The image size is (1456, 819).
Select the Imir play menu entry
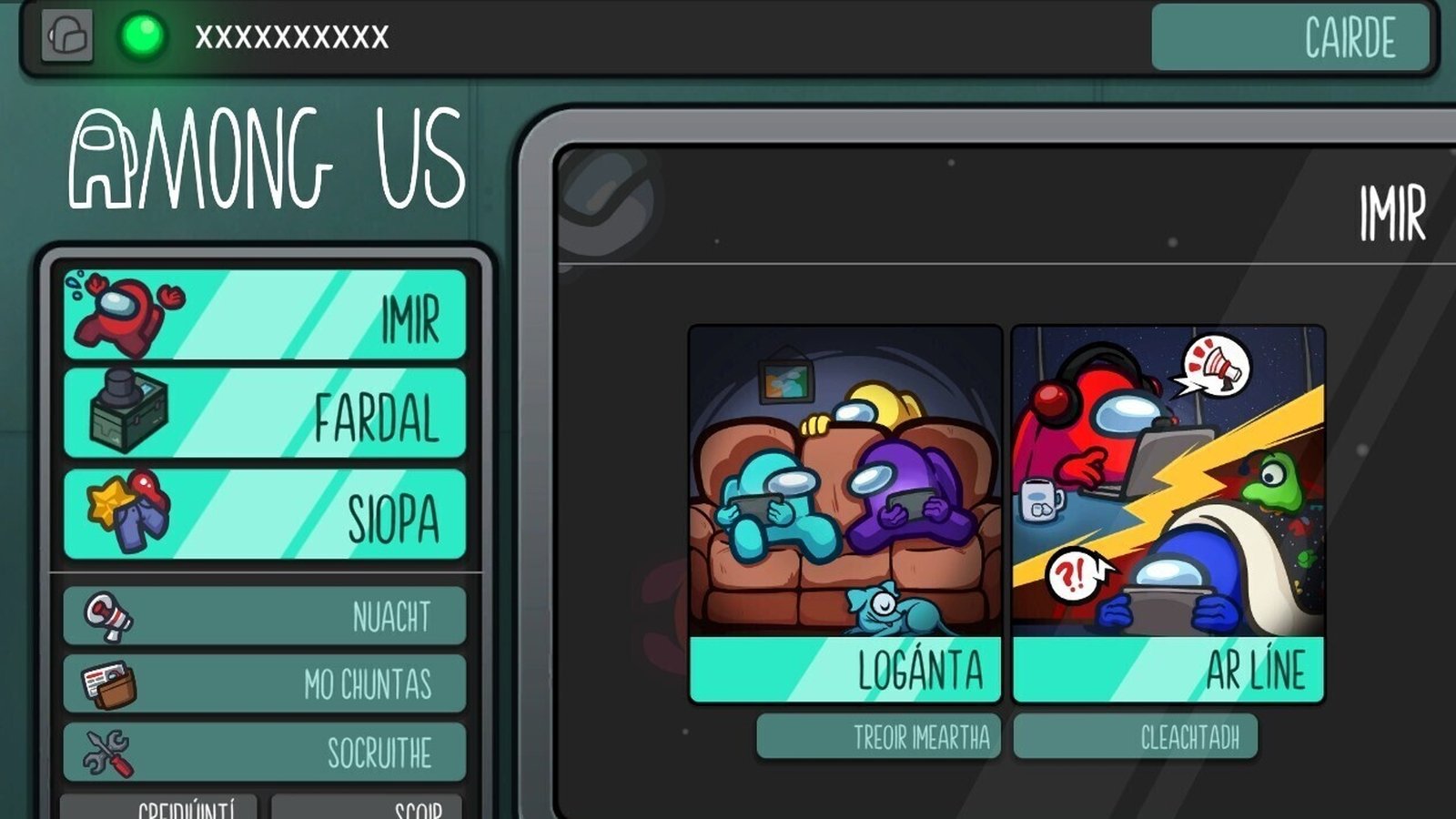click(x=264, y=314)
